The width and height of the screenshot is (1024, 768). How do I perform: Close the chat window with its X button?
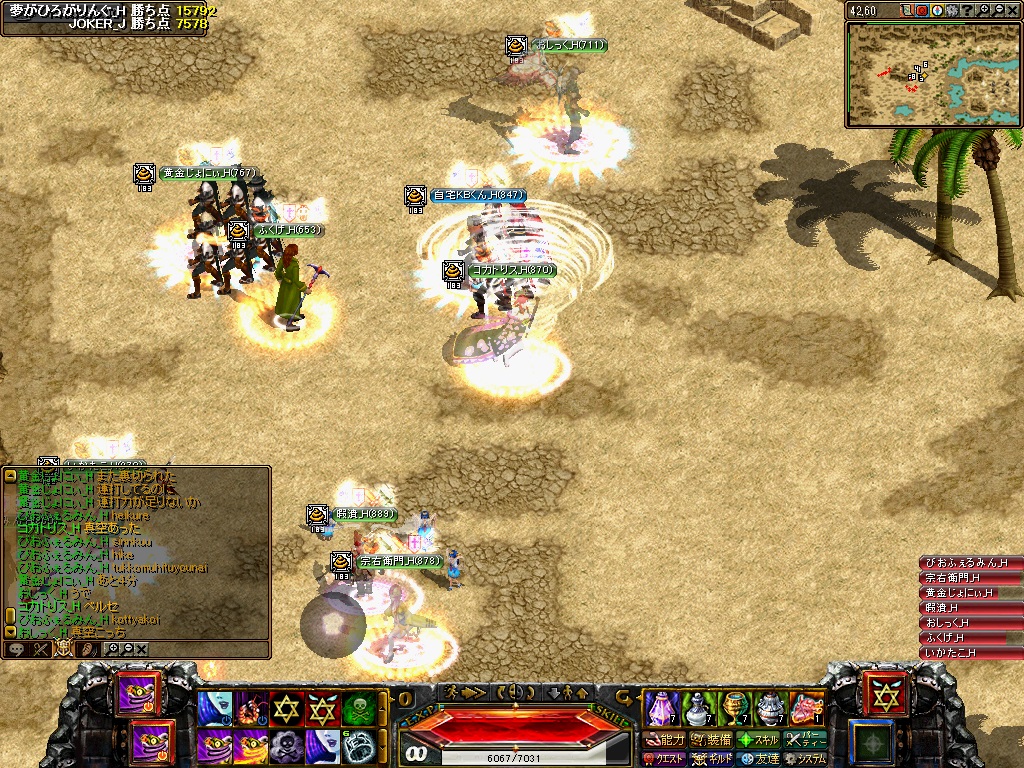tap(142, 649)
